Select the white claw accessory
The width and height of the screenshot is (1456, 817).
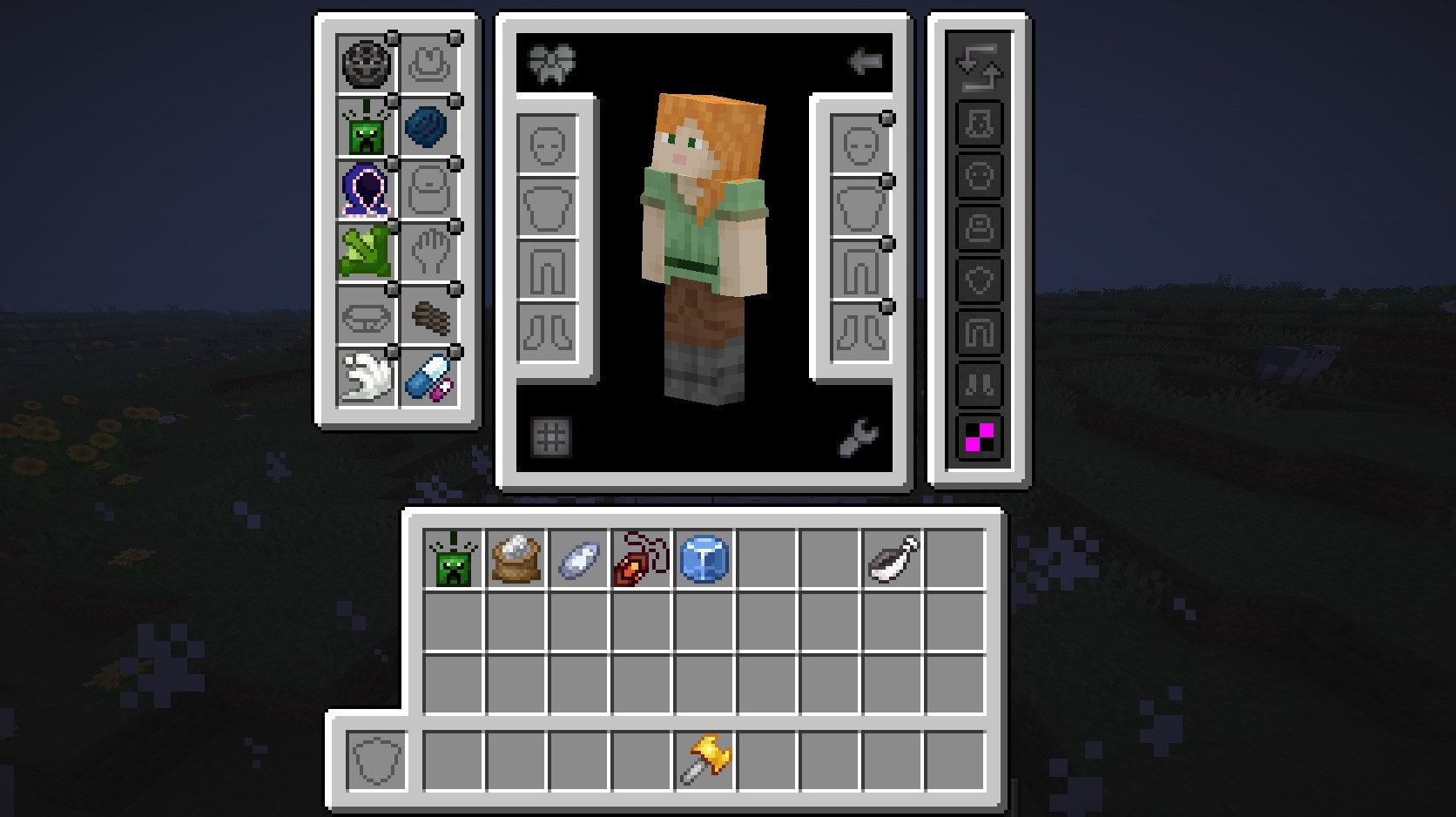[x=365, y=378]
